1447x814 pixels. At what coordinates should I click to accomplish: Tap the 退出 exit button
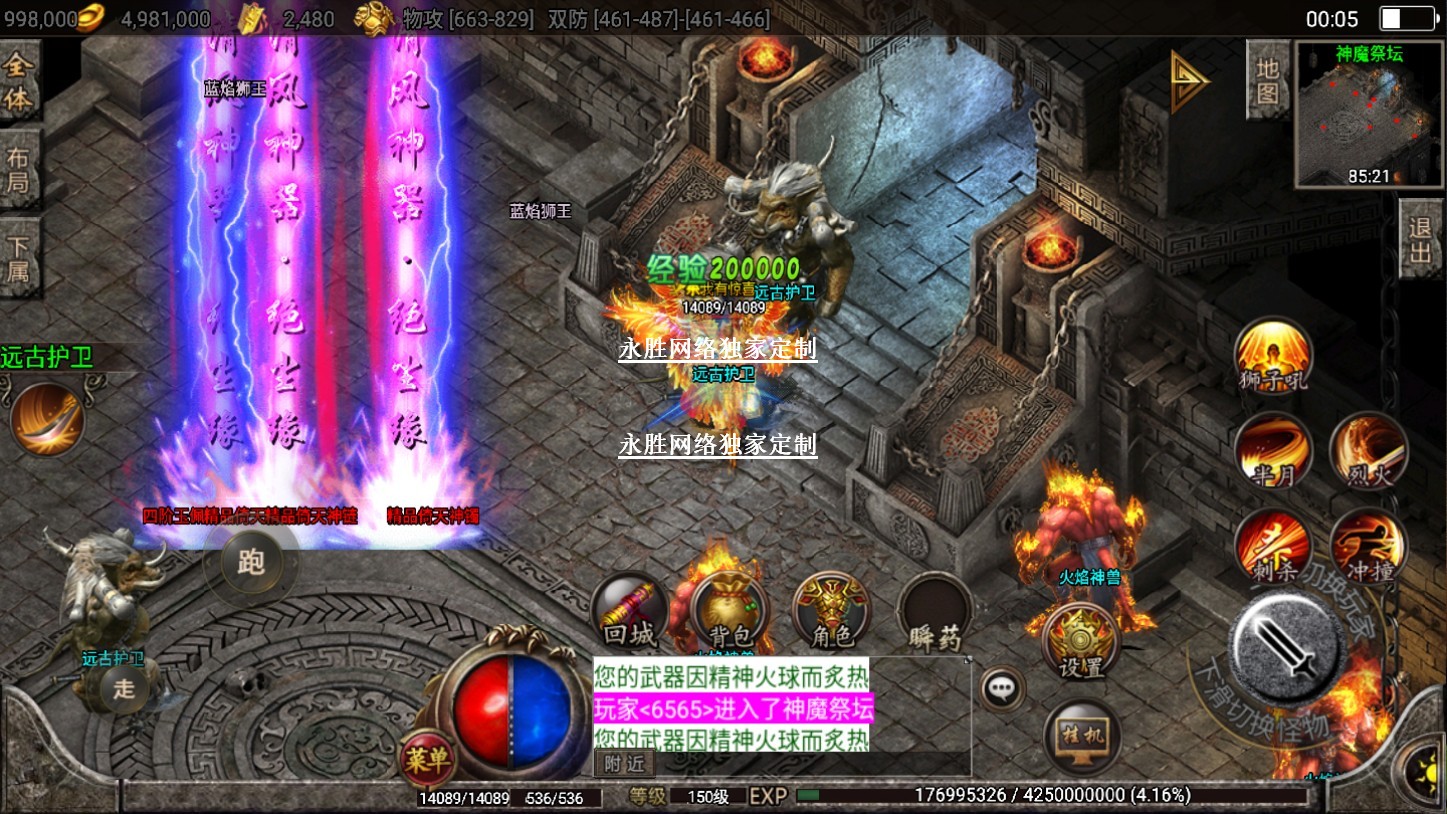1421,240
